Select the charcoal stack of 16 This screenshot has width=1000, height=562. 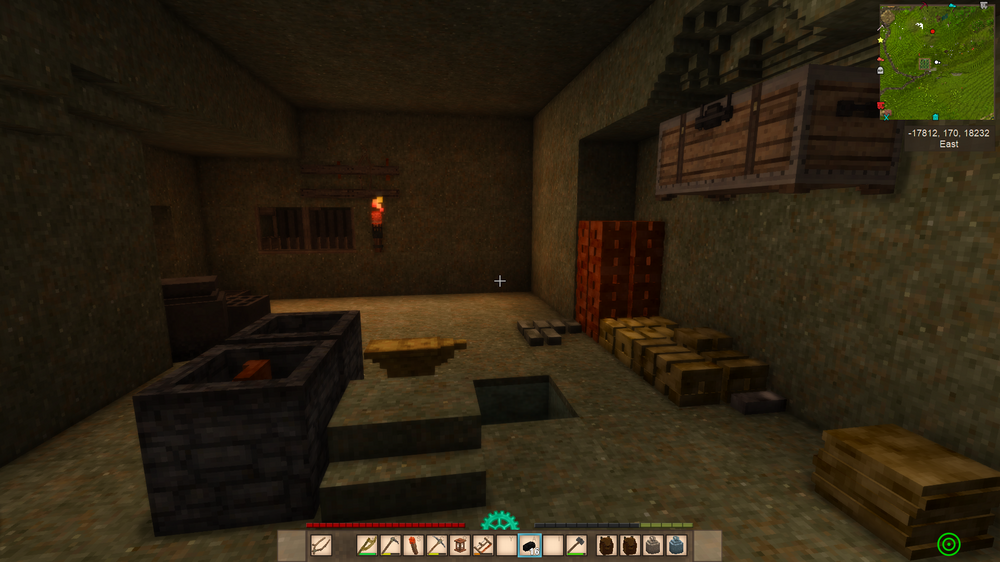click(530, 546)
